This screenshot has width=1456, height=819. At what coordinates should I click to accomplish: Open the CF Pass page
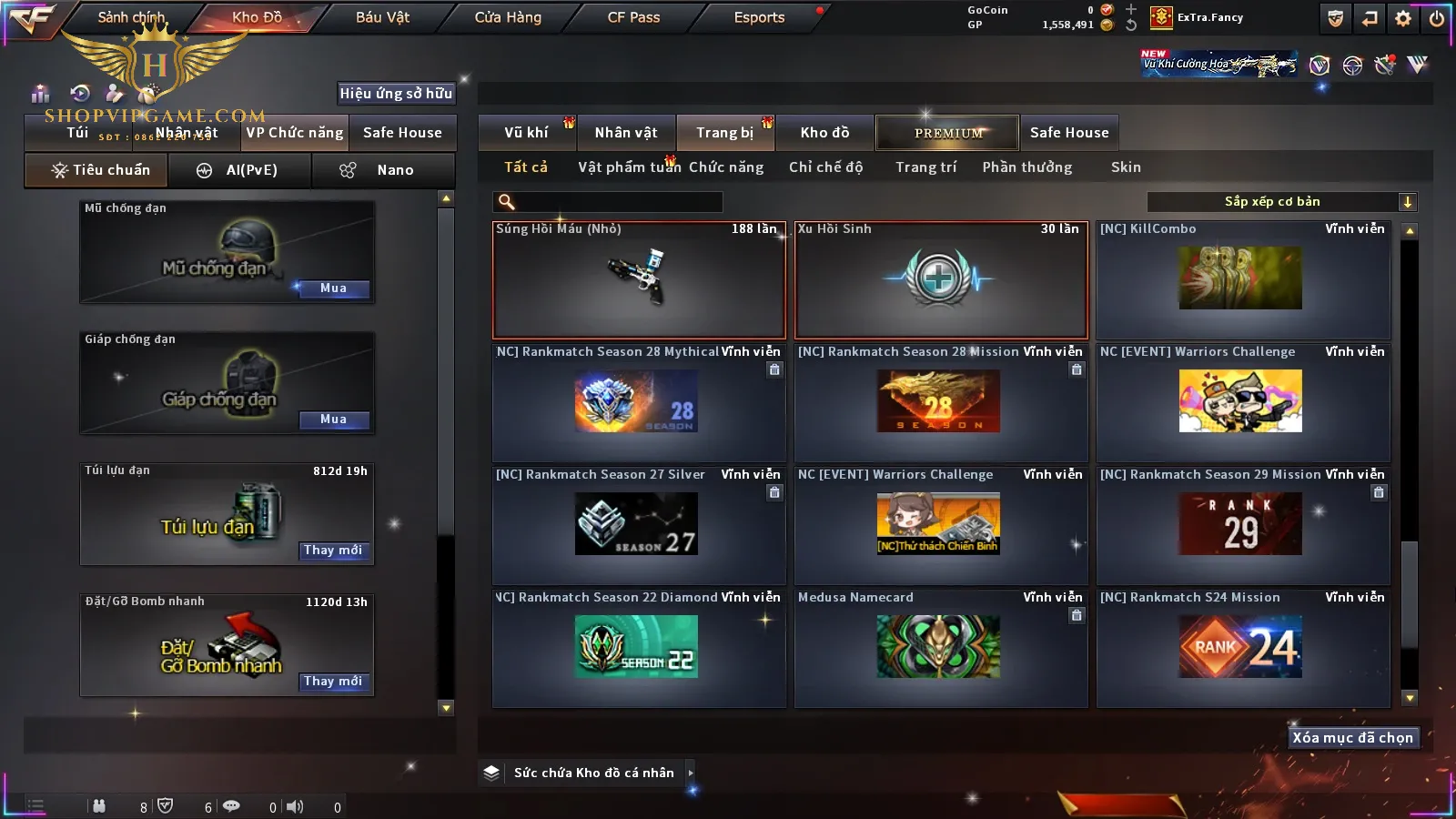tap(633, 17)
